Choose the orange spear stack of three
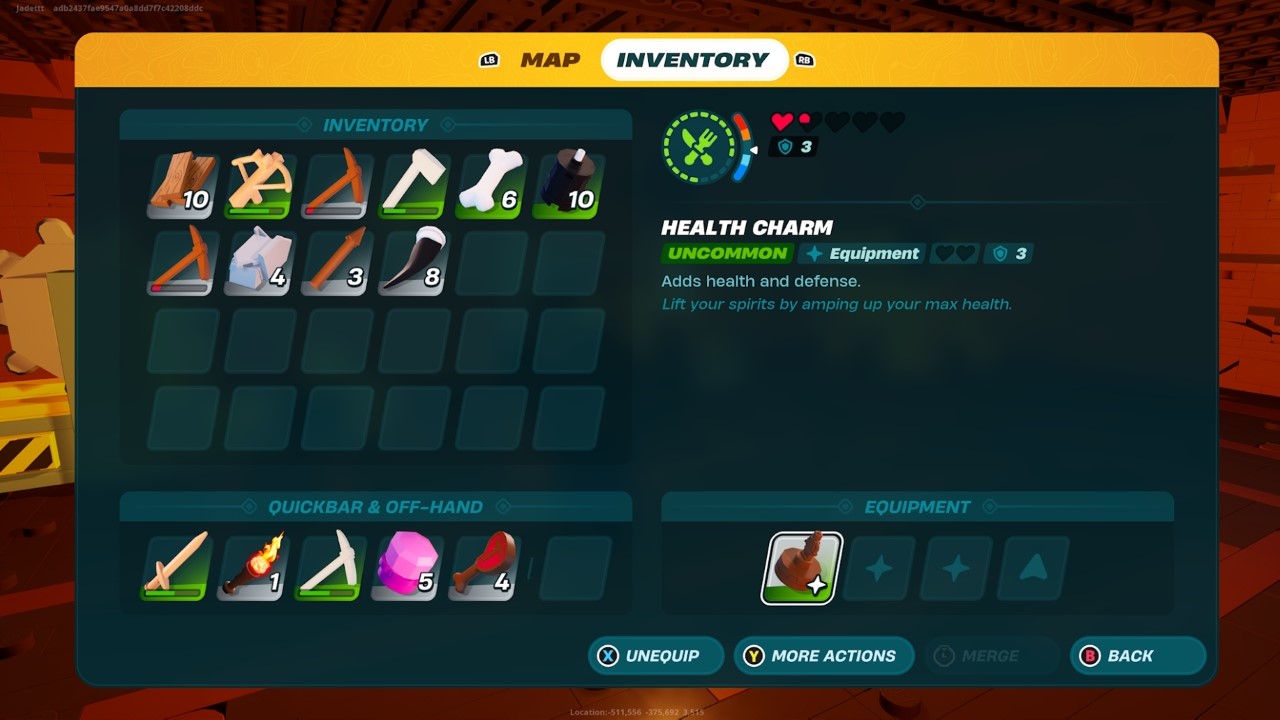Viewport: 1280px width, 720px height. click(x=336, y=263)
